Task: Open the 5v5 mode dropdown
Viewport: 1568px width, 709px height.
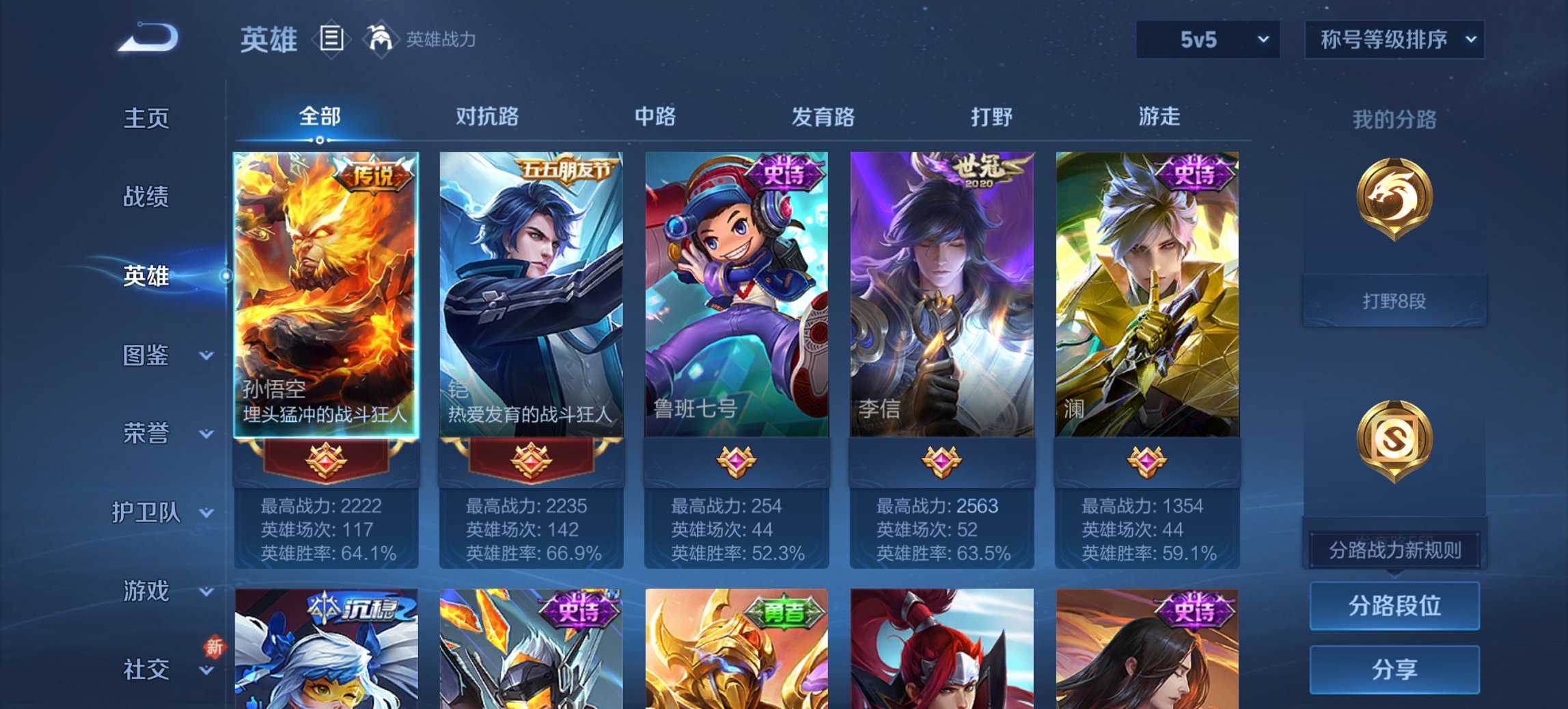Action: (x=1206, y=40)
